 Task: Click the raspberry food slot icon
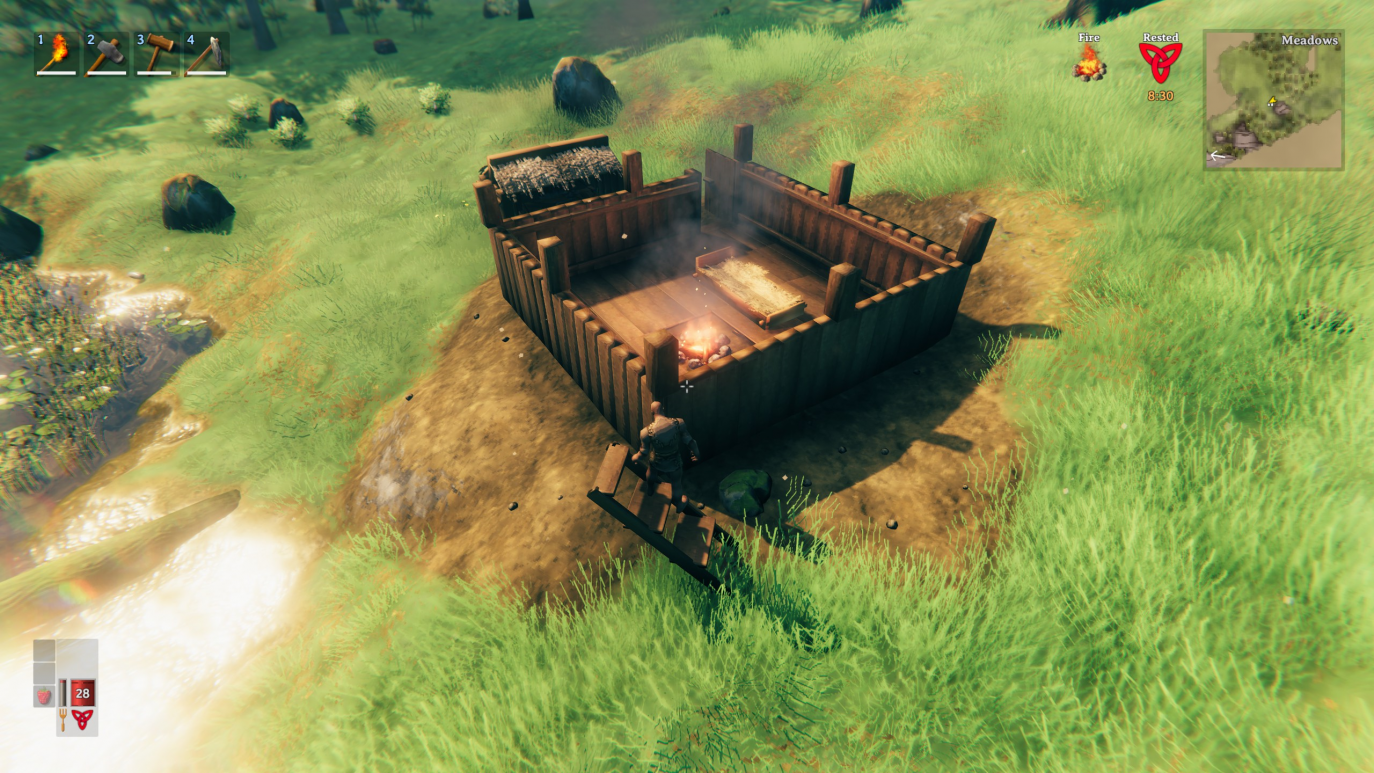tap(43, 694)
